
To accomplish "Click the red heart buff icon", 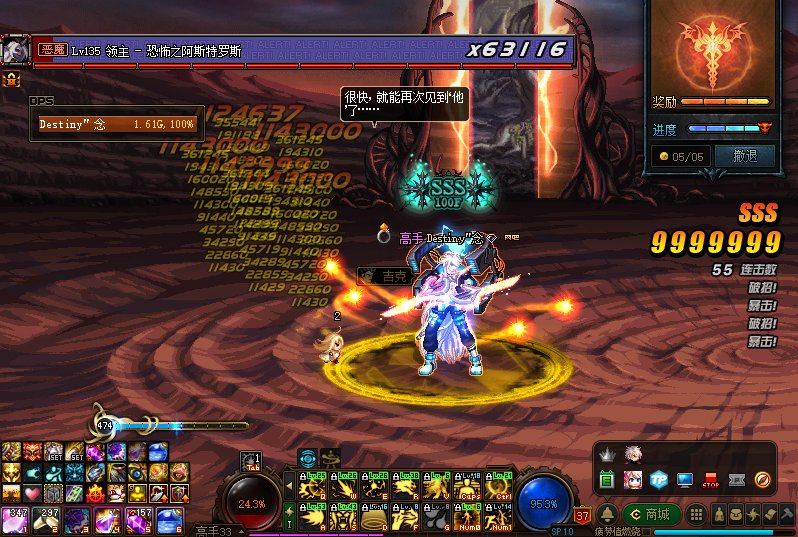I will (x=32, y=494).
